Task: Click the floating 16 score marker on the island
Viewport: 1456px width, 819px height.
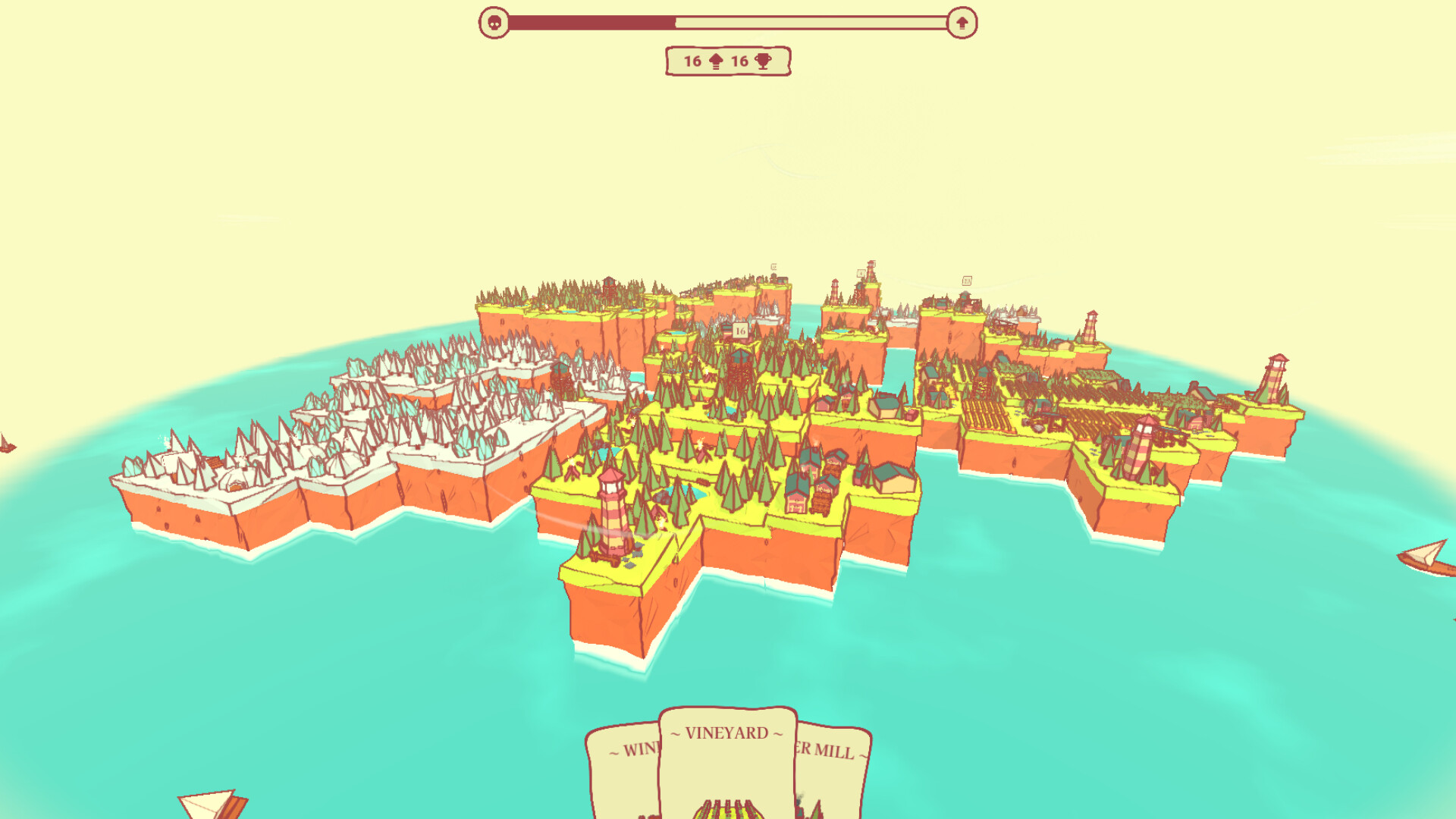Action: coord(739,332)
